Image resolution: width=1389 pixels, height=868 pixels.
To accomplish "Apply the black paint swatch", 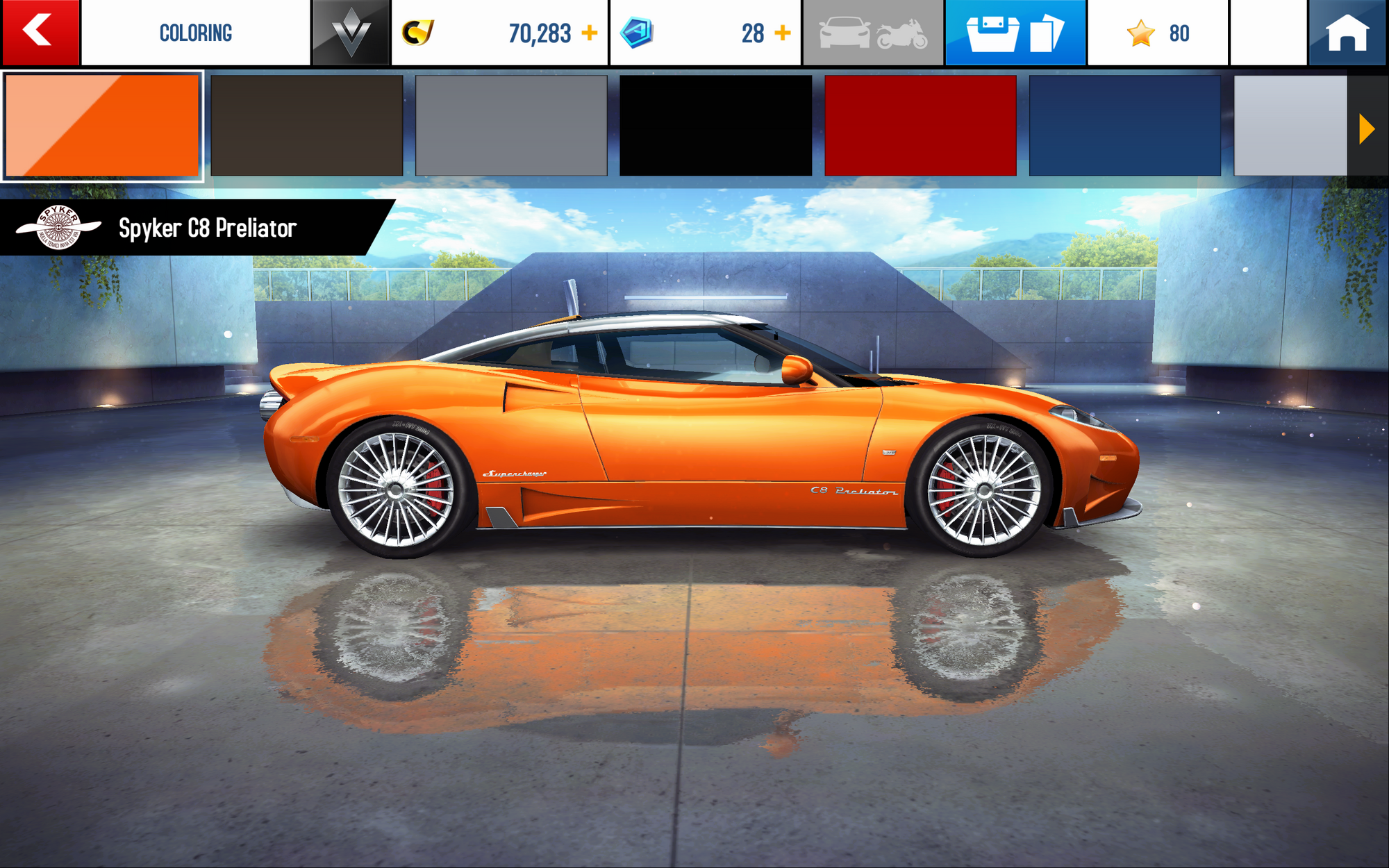I will pos(715,126).
